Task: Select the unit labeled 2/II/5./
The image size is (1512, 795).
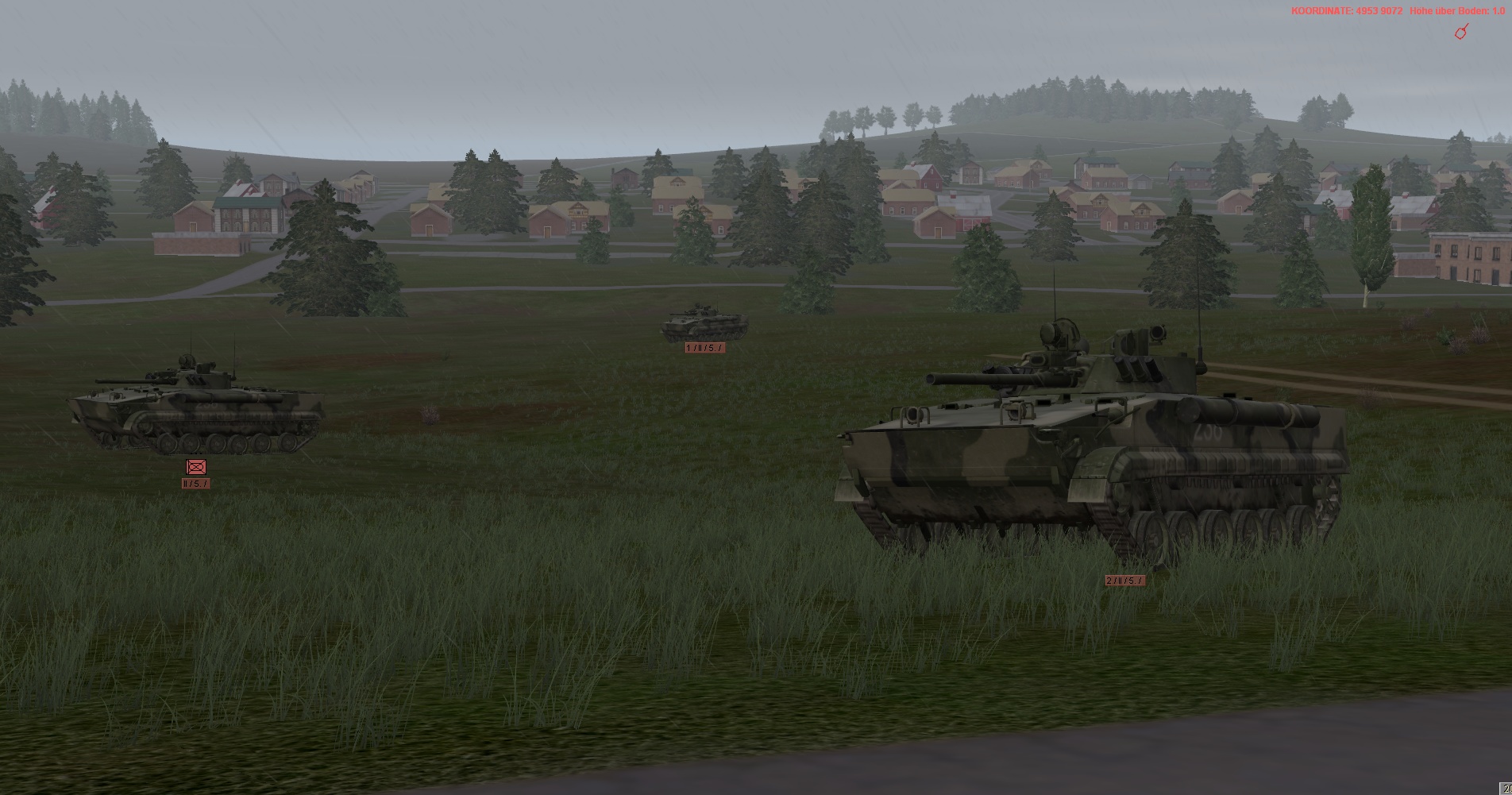Action: pyautogui.click(x=1124, y=581)
